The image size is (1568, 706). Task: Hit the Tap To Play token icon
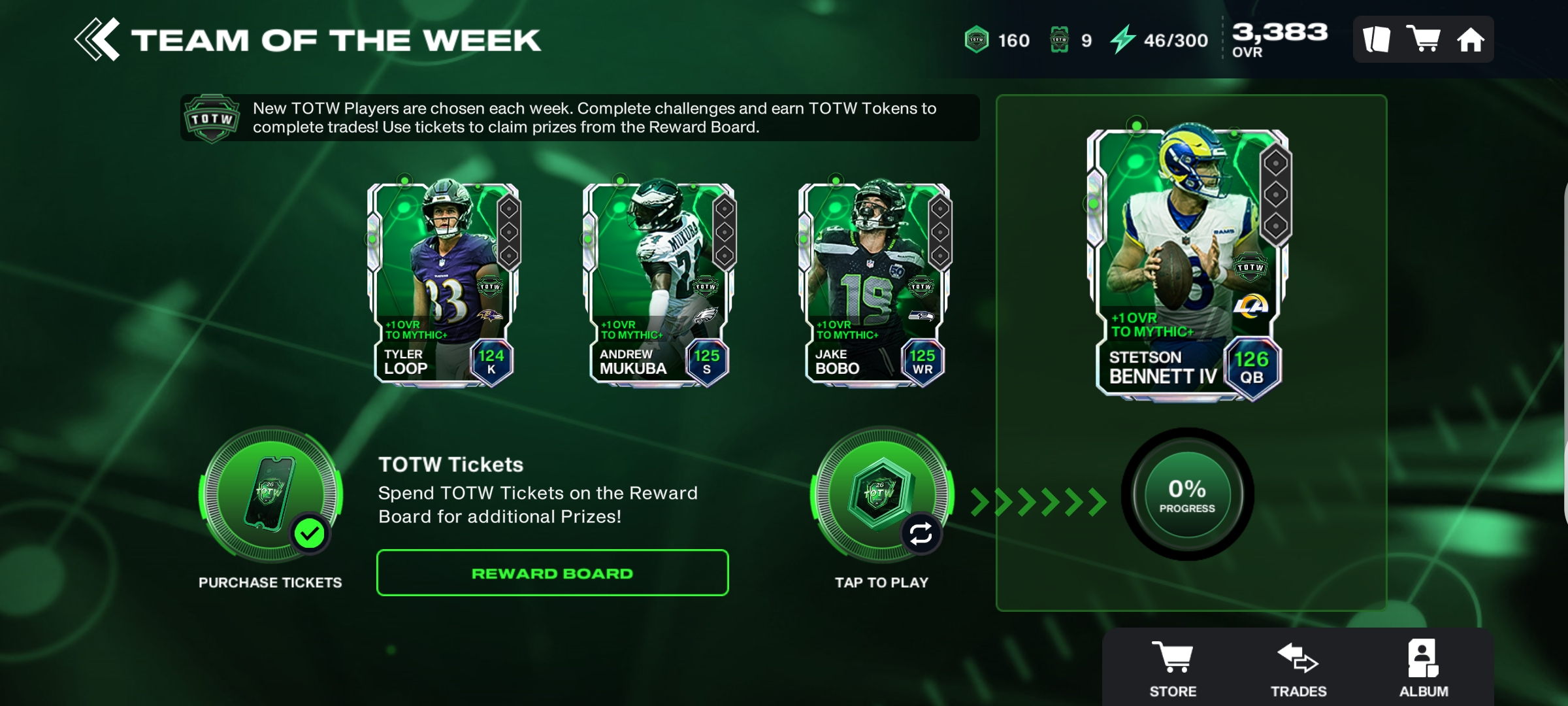(x=881, y=494)
